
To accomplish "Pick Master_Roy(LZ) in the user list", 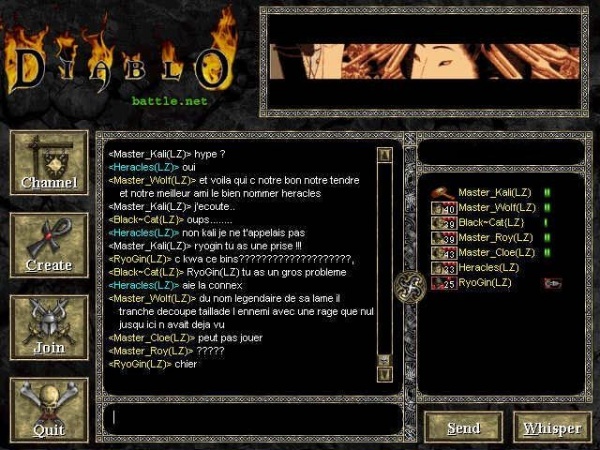I will pos(494,237).
